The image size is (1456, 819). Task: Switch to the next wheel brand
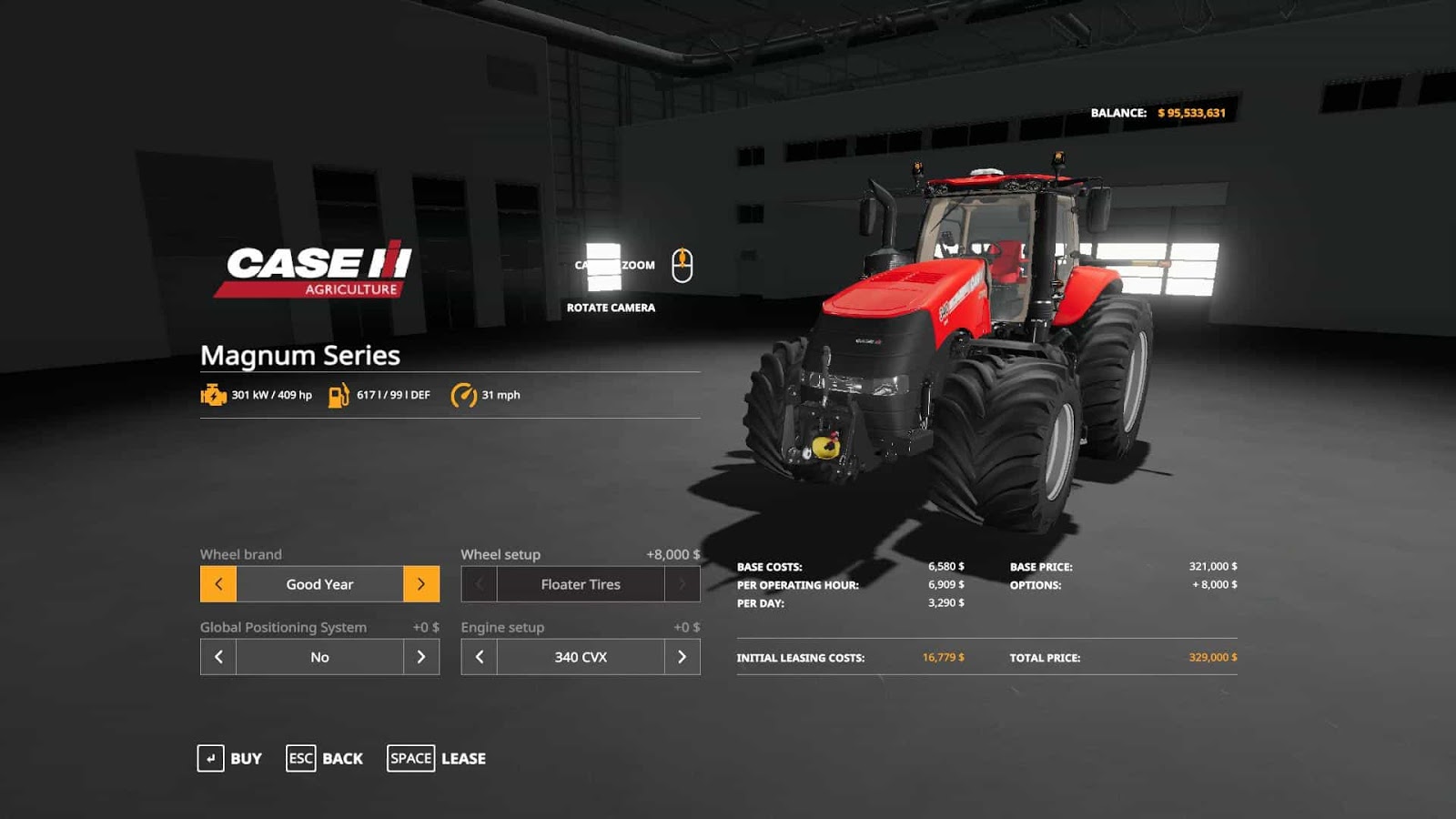coord(420,584)
